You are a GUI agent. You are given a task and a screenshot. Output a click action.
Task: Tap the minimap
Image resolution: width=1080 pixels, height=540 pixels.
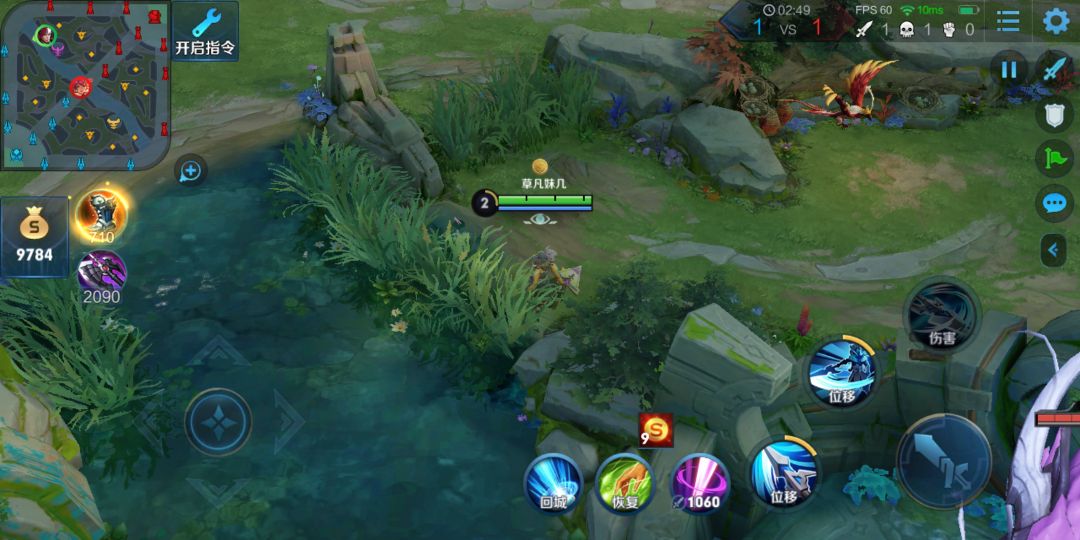(x=85, y=84)
